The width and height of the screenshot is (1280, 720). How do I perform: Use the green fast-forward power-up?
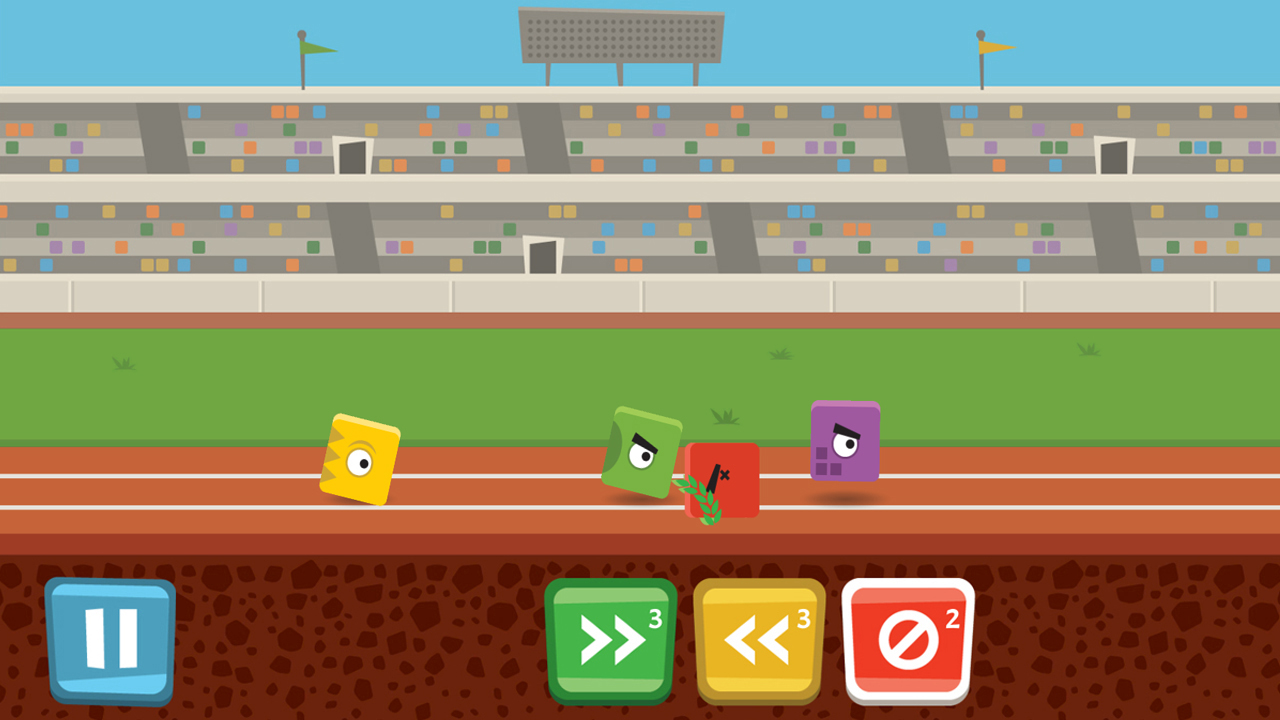coord(610,640)
